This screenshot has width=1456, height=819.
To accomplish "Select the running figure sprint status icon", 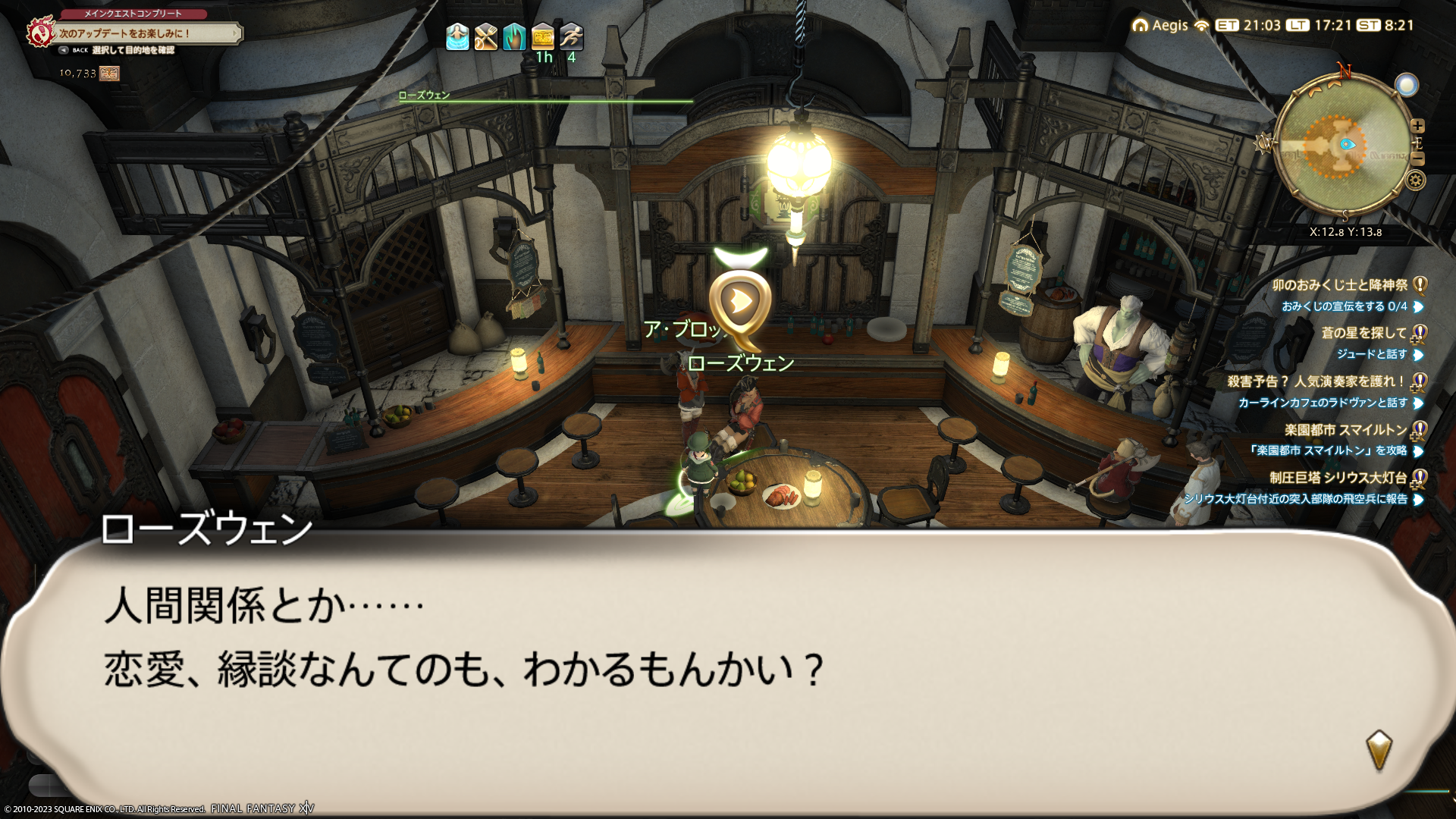I will 571,36.
